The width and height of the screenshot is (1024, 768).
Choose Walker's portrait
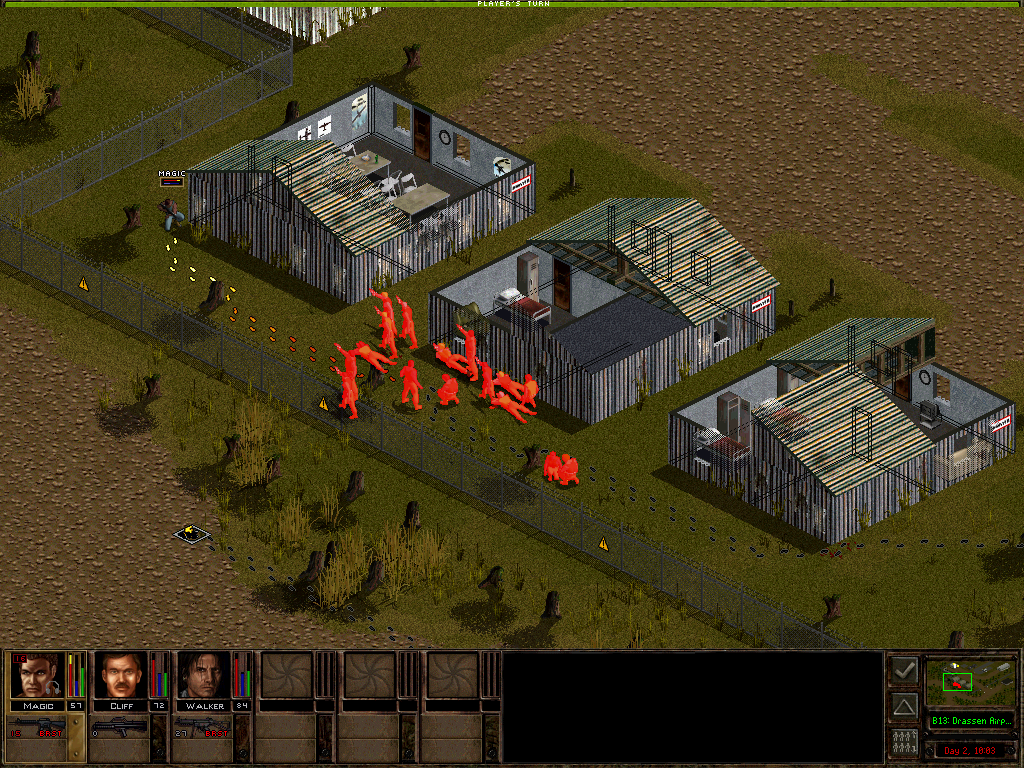click(x=205, y=676)
